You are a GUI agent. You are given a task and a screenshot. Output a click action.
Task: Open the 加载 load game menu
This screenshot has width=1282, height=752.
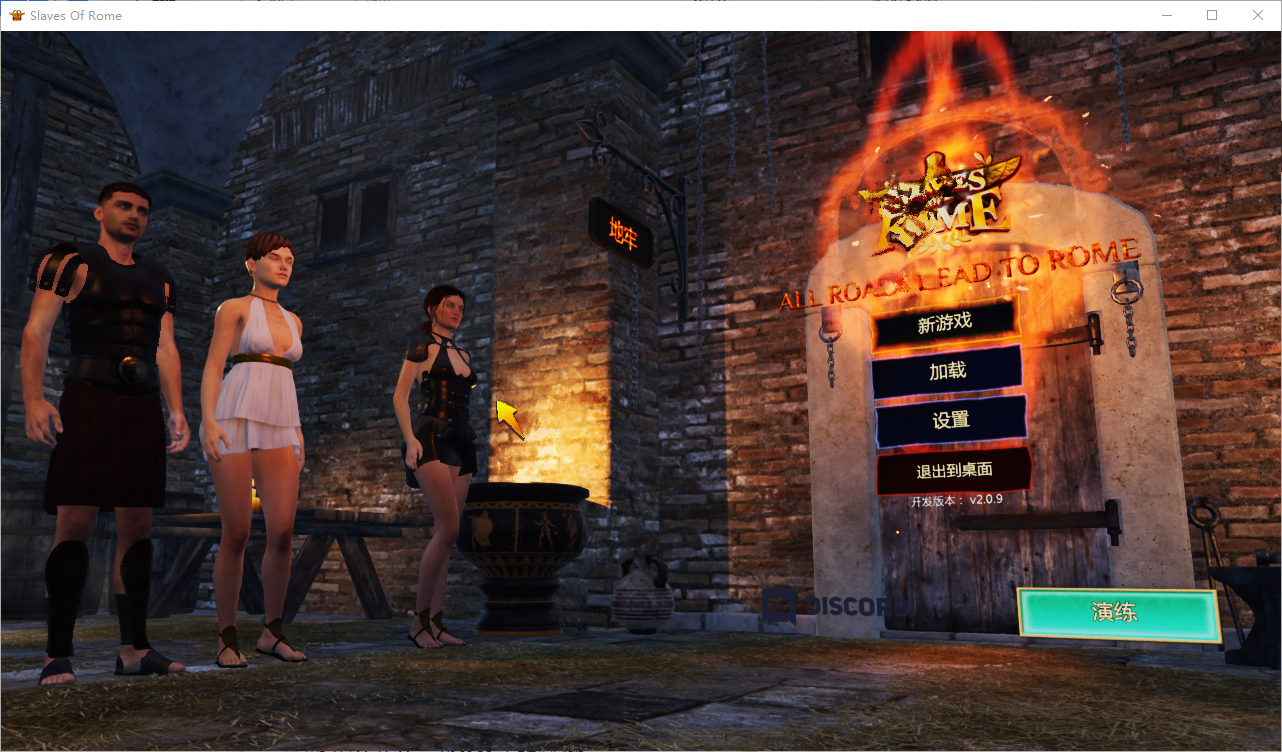point(947,371)
